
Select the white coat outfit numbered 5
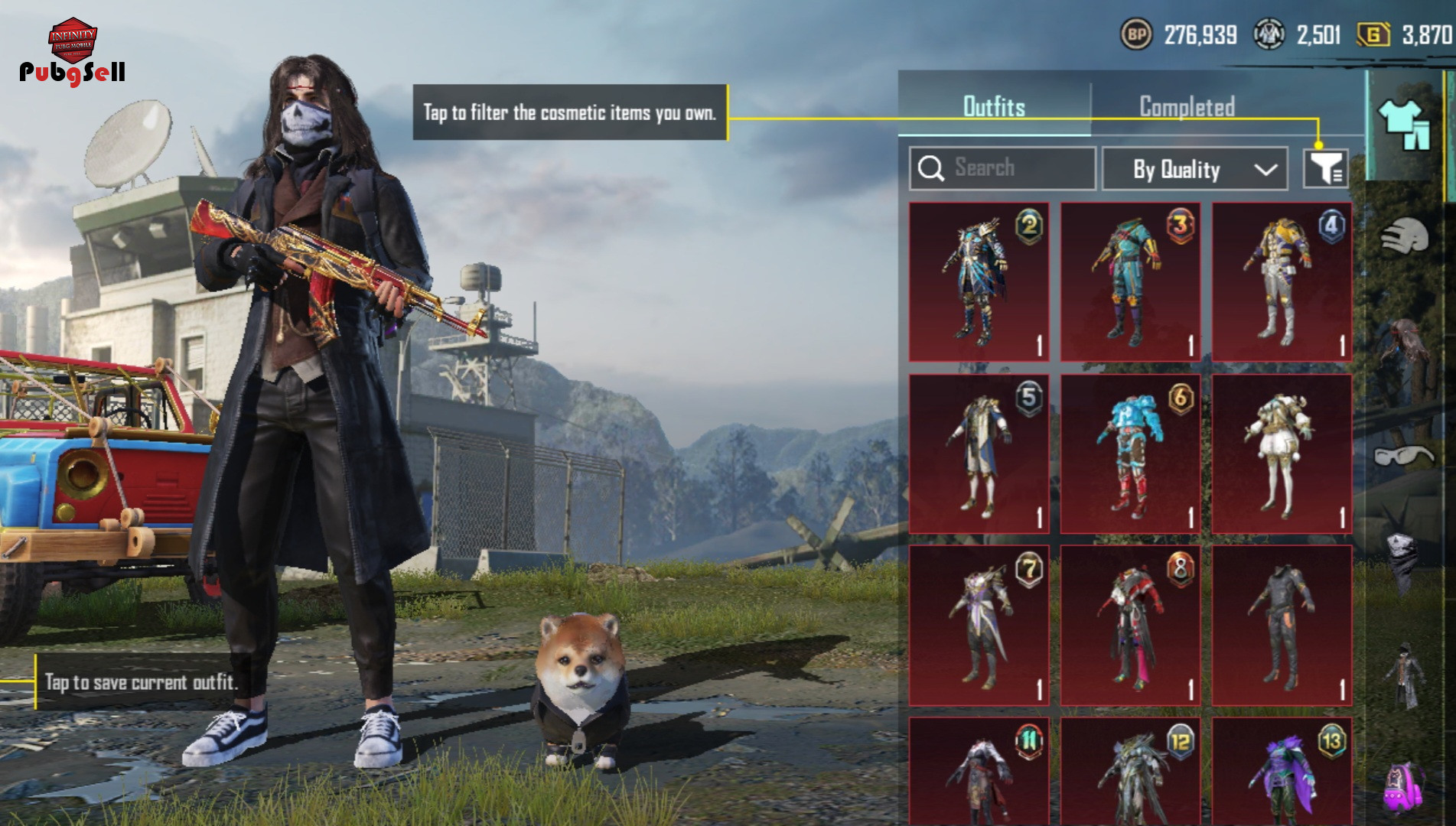(979, 454)
